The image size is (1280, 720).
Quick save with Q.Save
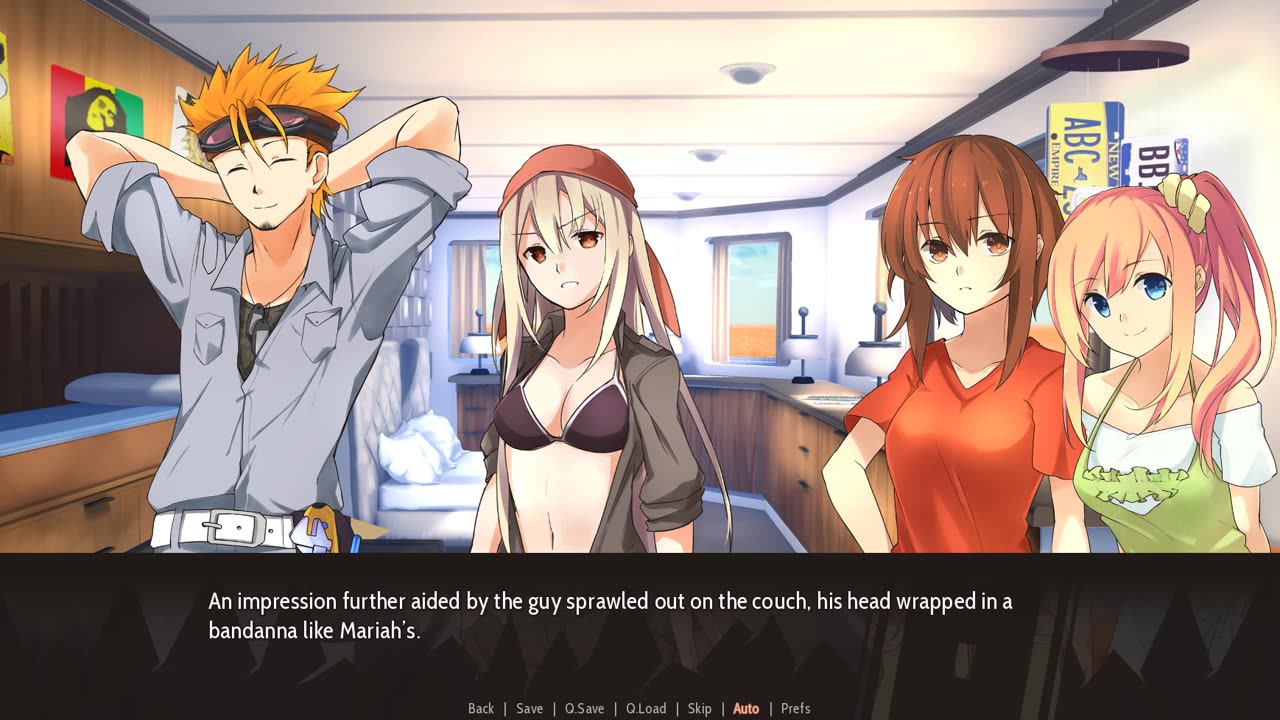tap(584, 709)
